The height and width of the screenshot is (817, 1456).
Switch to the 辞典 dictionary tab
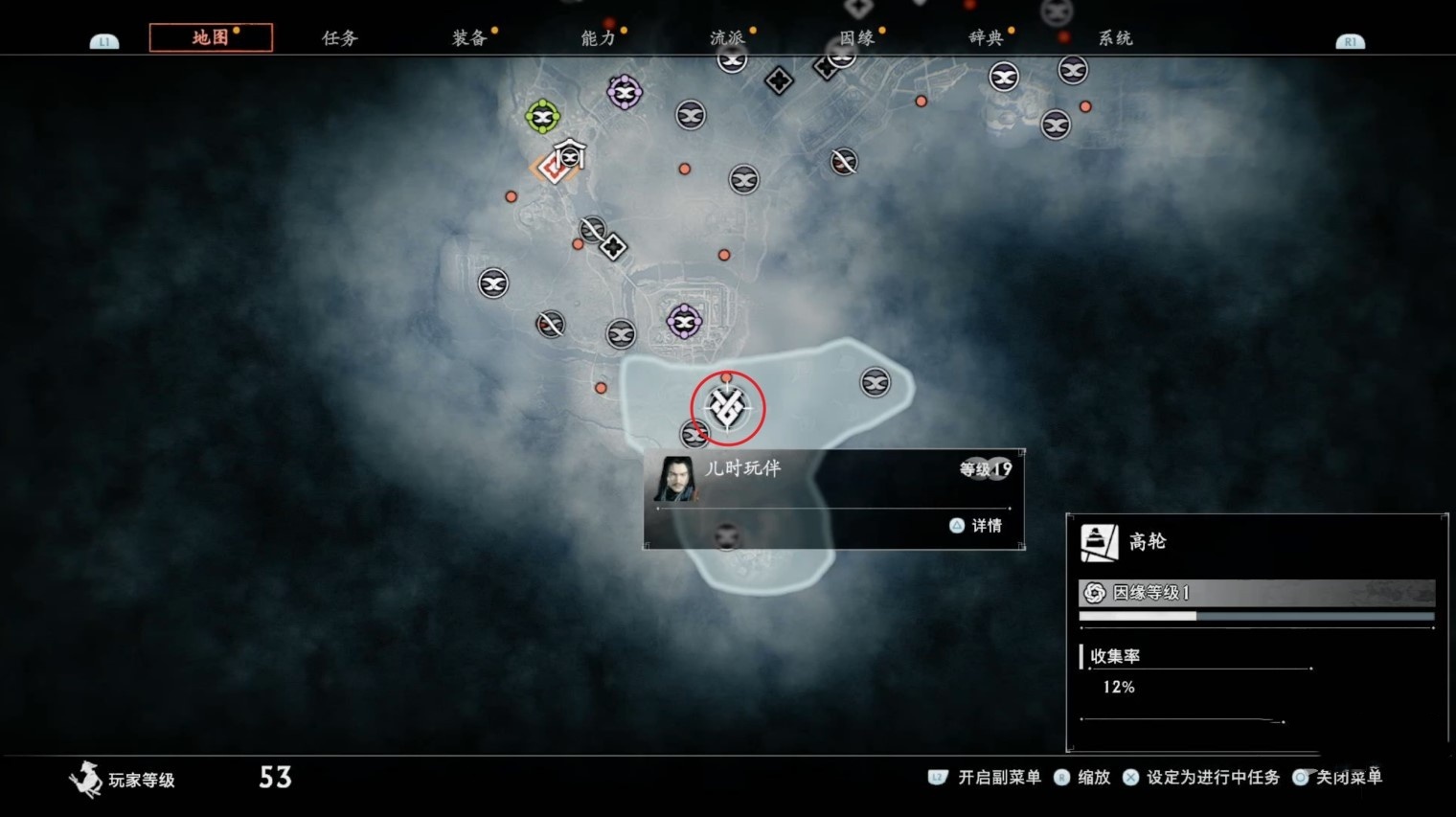pos(987,38)
